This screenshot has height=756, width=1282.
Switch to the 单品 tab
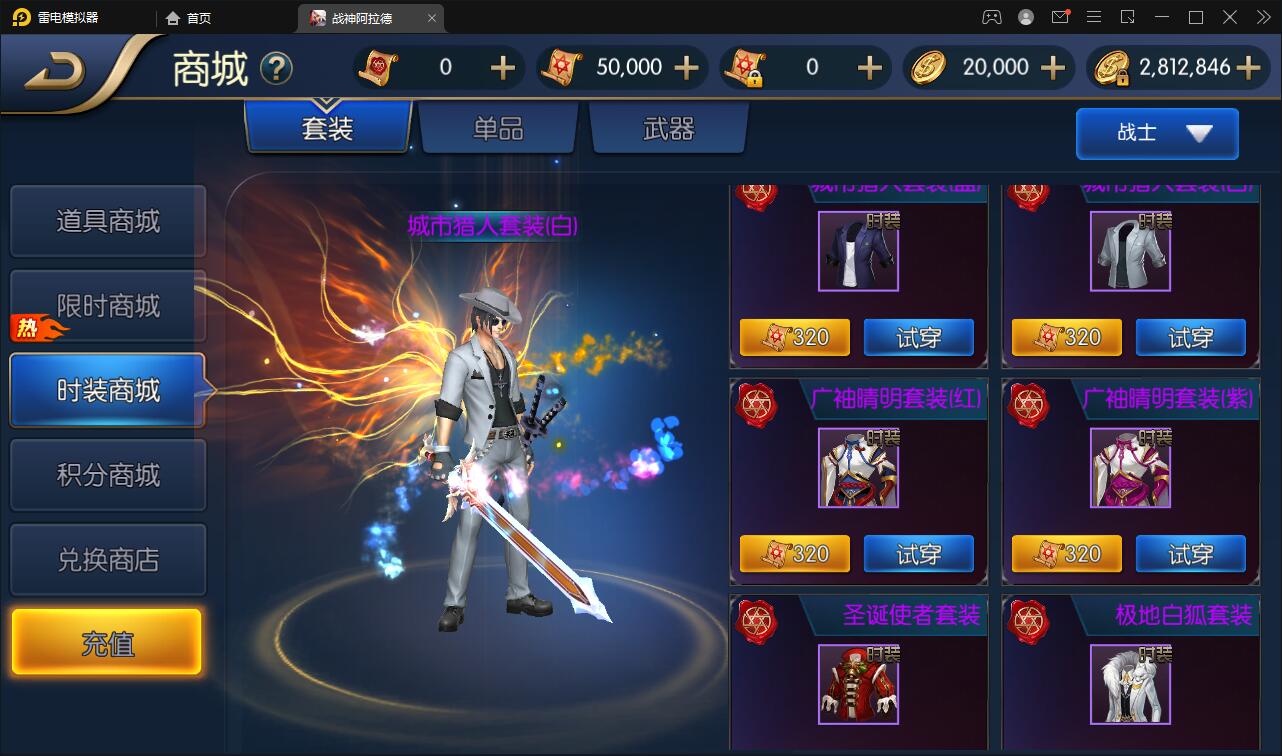click(x=497, y=127)
